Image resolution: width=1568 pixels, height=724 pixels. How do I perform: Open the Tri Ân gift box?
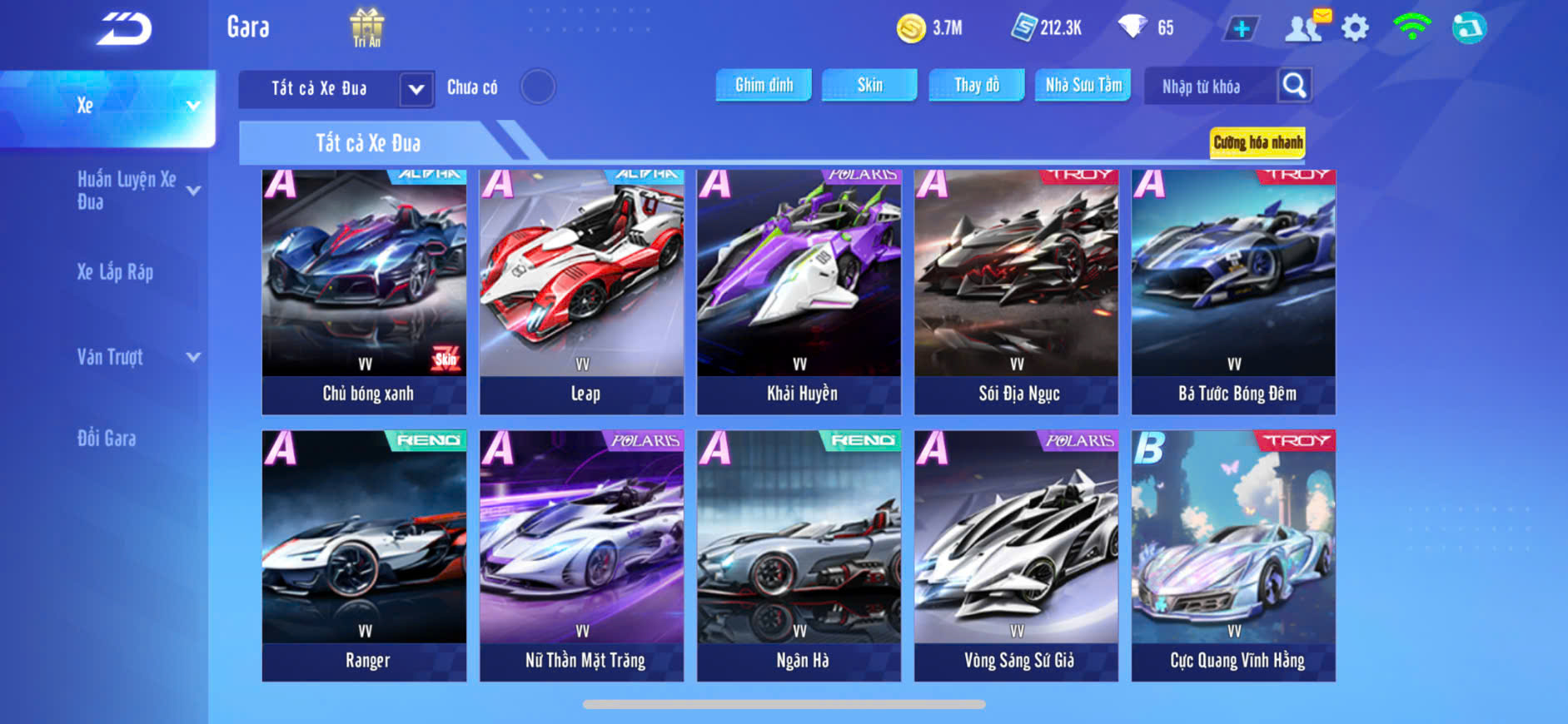point(366,27)
